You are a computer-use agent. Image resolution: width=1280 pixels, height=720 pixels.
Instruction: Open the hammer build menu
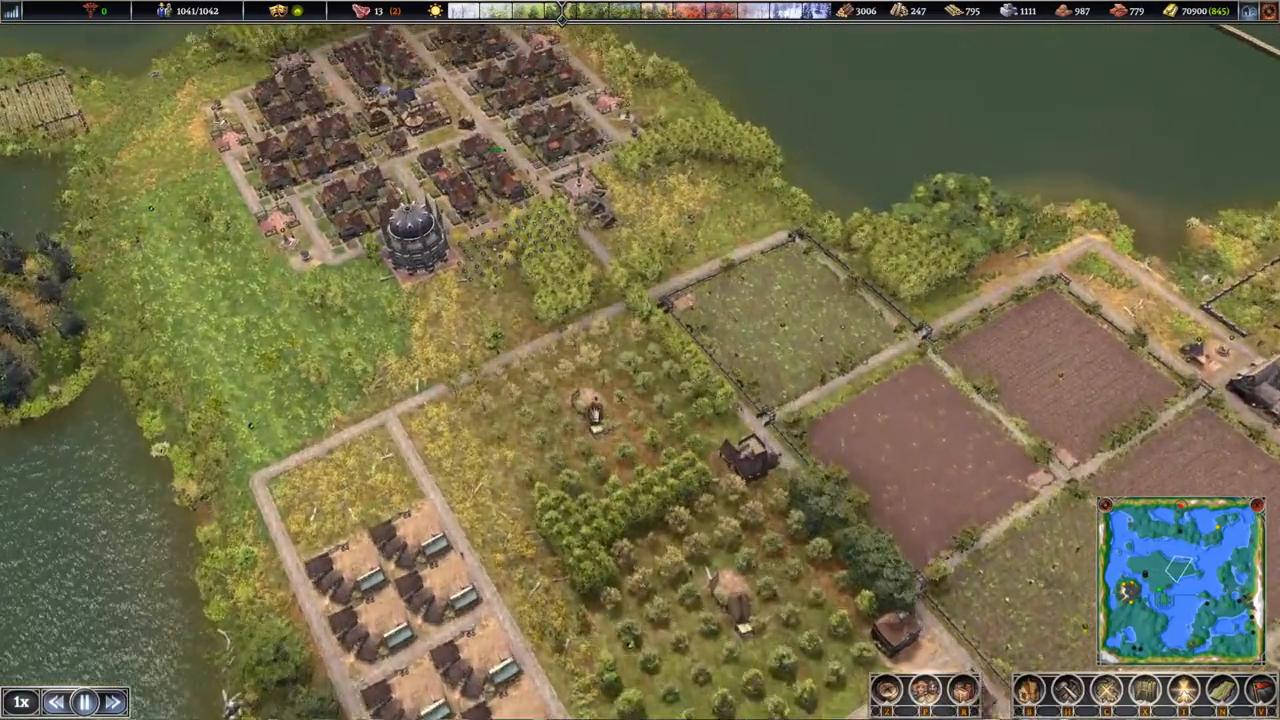click(x=1068, y=690)
